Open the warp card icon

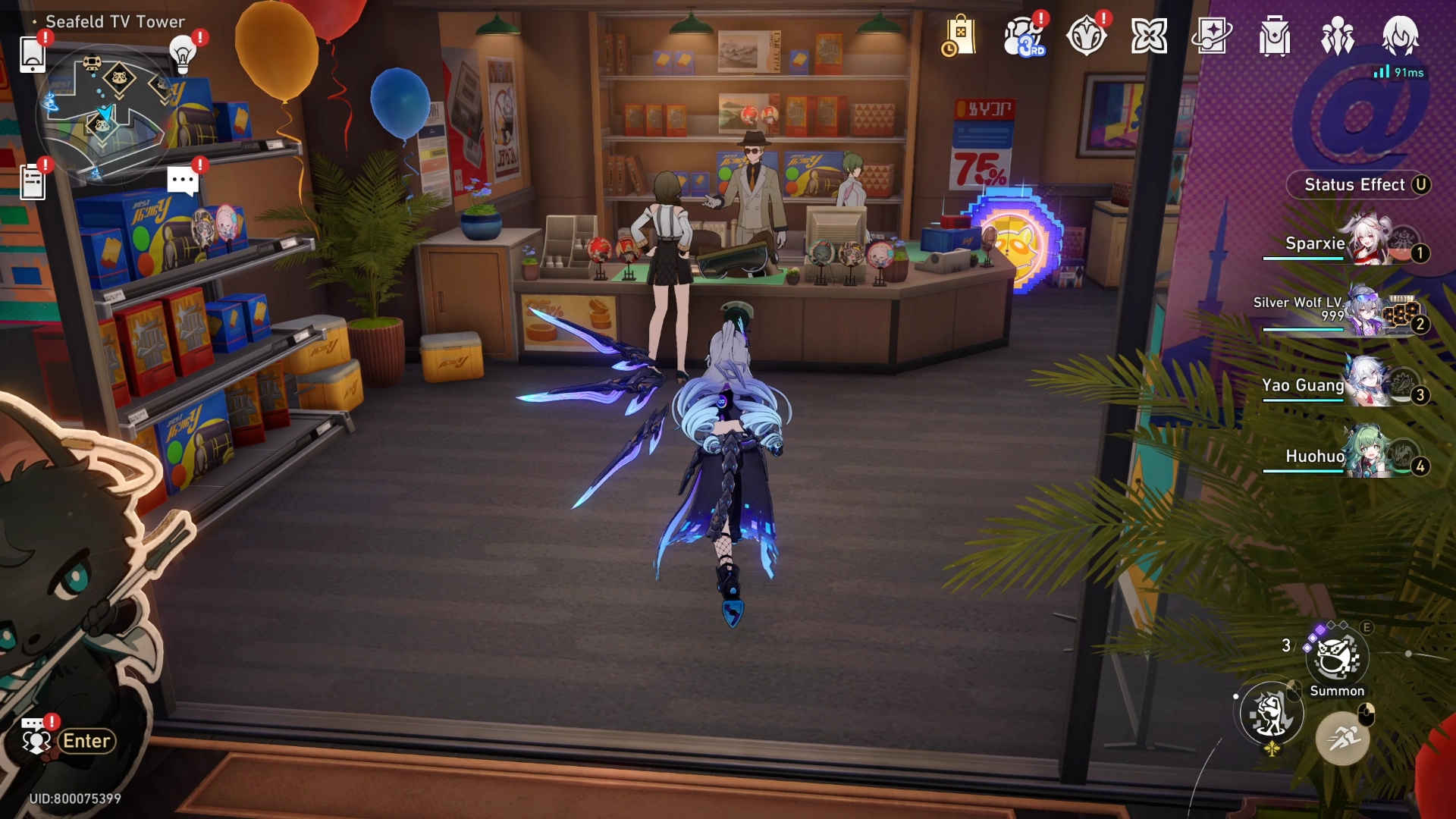[x=1212, y=36]
